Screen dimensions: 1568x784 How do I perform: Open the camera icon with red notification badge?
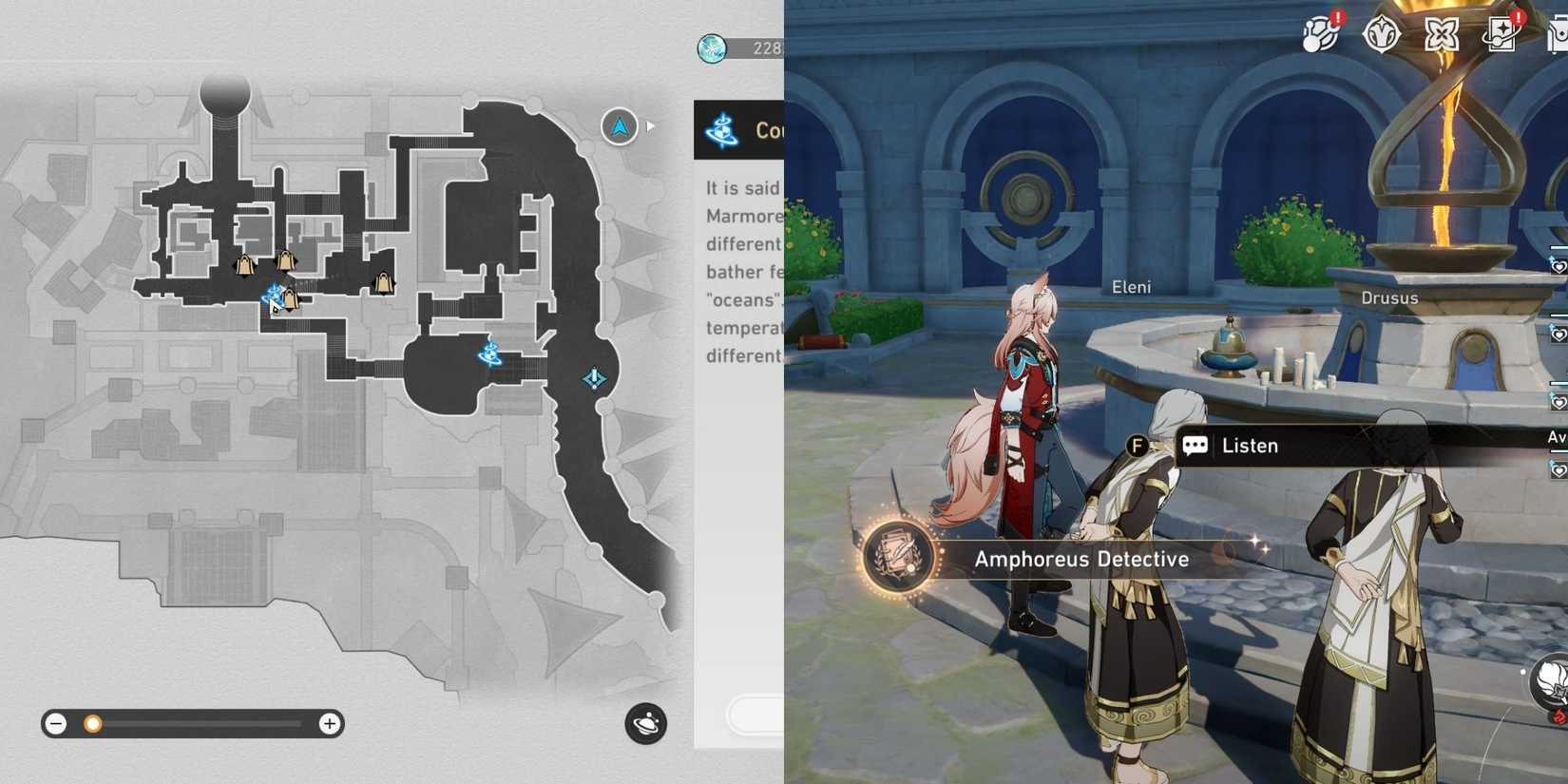[1504, 33]
